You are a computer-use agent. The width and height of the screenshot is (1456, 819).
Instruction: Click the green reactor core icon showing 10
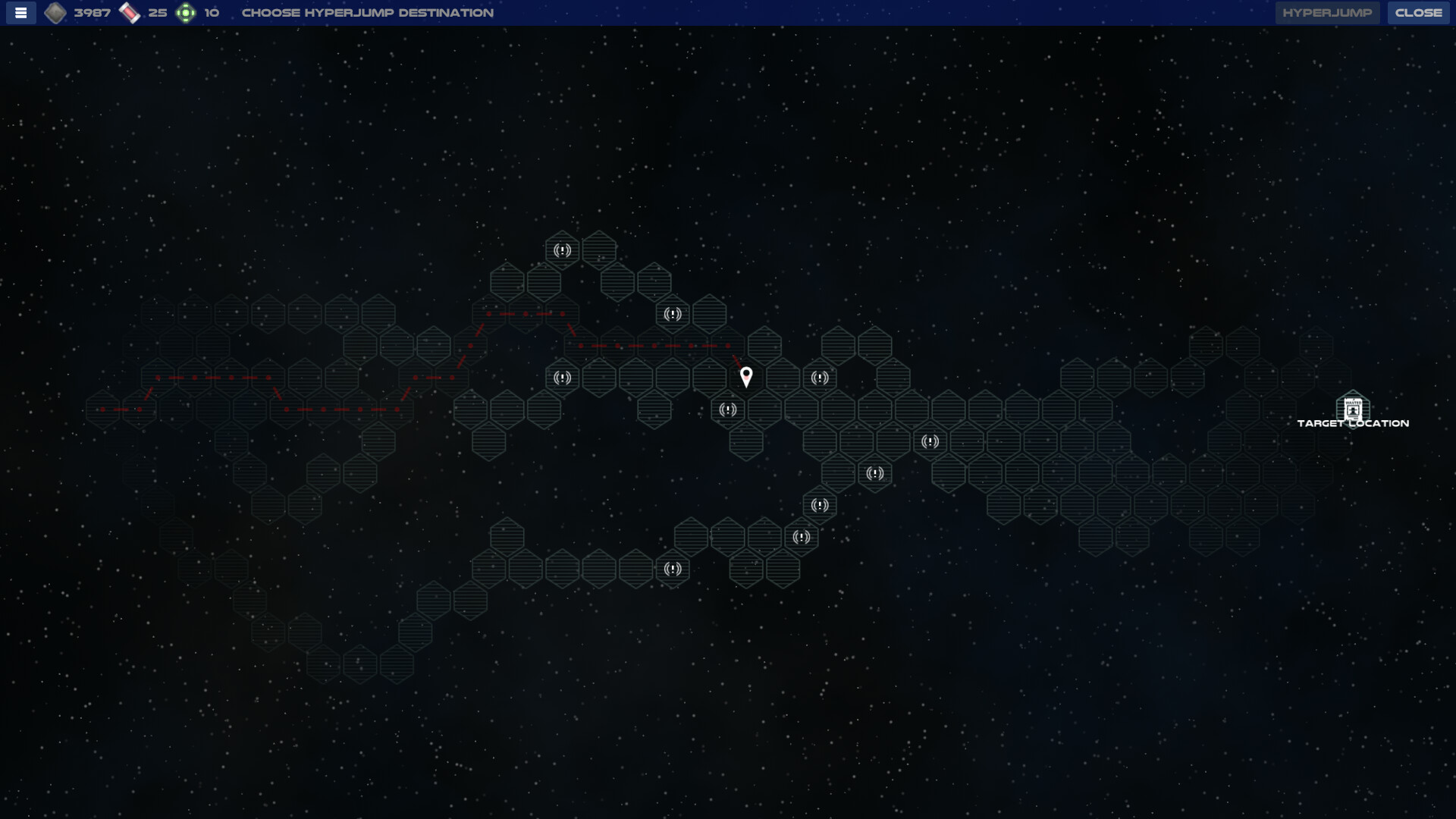point(186,12)
